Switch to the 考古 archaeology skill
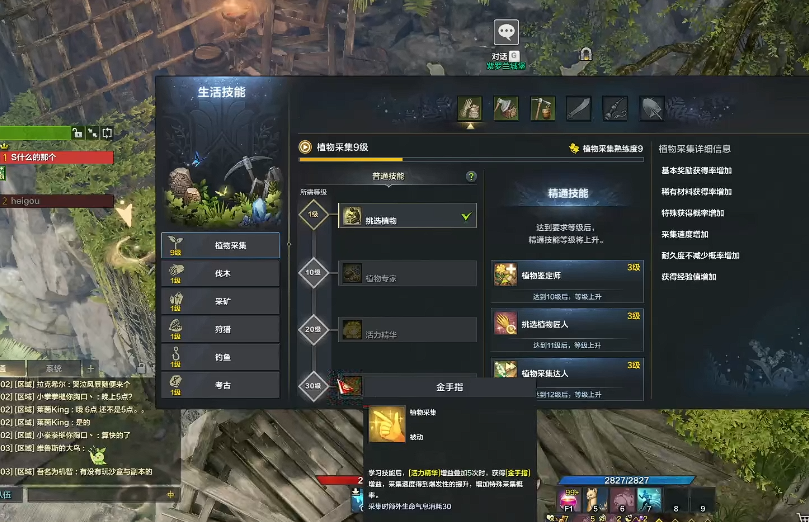Screen dimensions: 809x522 [x=220, y=385]
